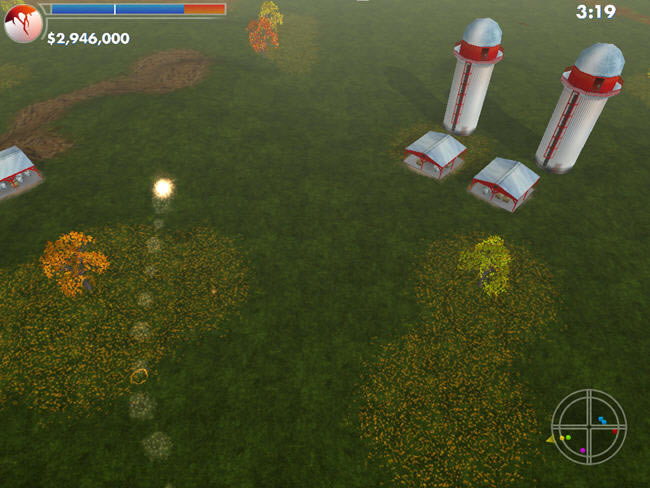This screenshot has height=488, width=650.
Task: Click the circular radar minimap
Action: click(x=589, y=425)
